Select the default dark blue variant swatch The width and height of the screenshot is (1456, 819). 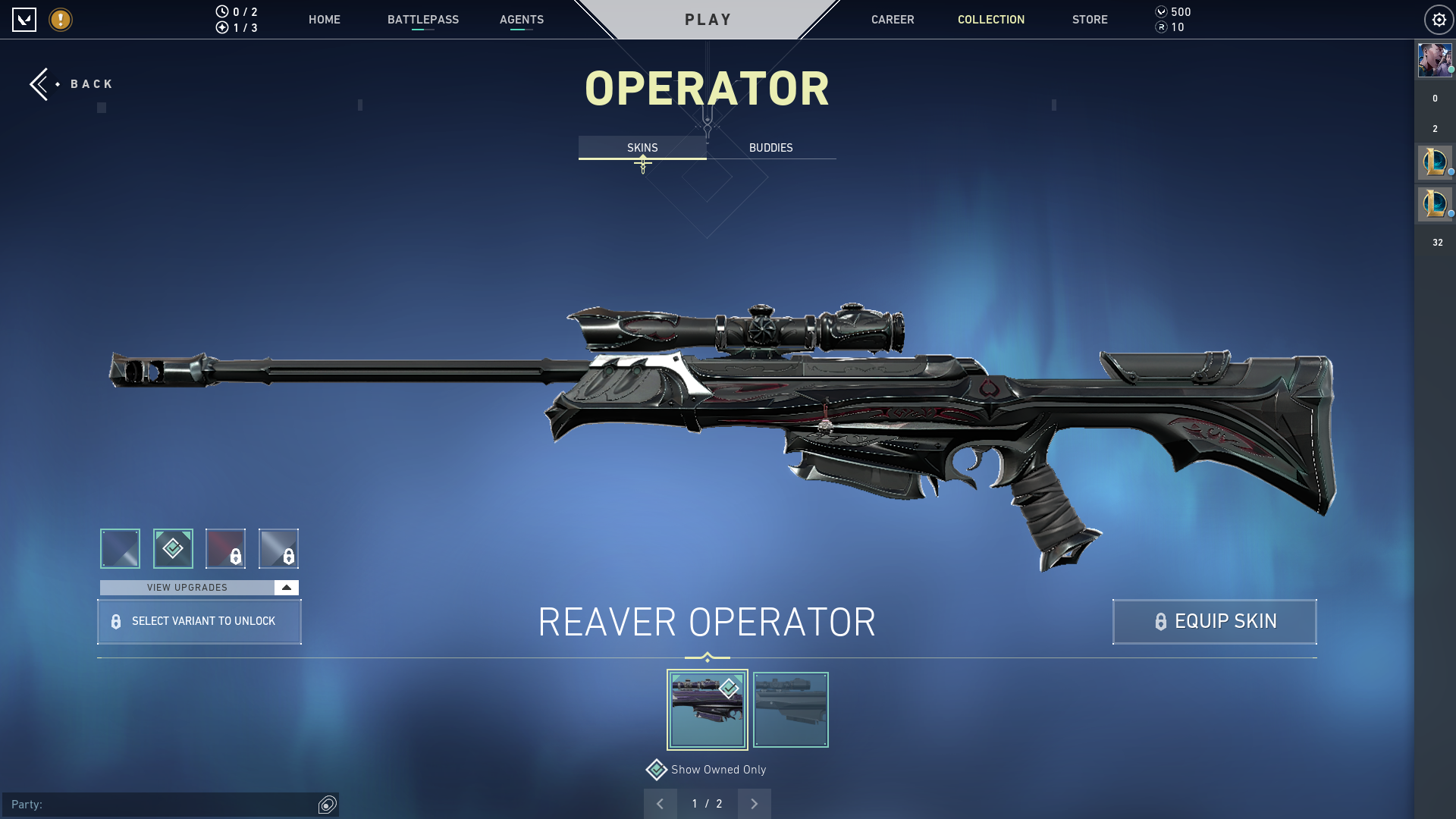(x=119, y=548)
